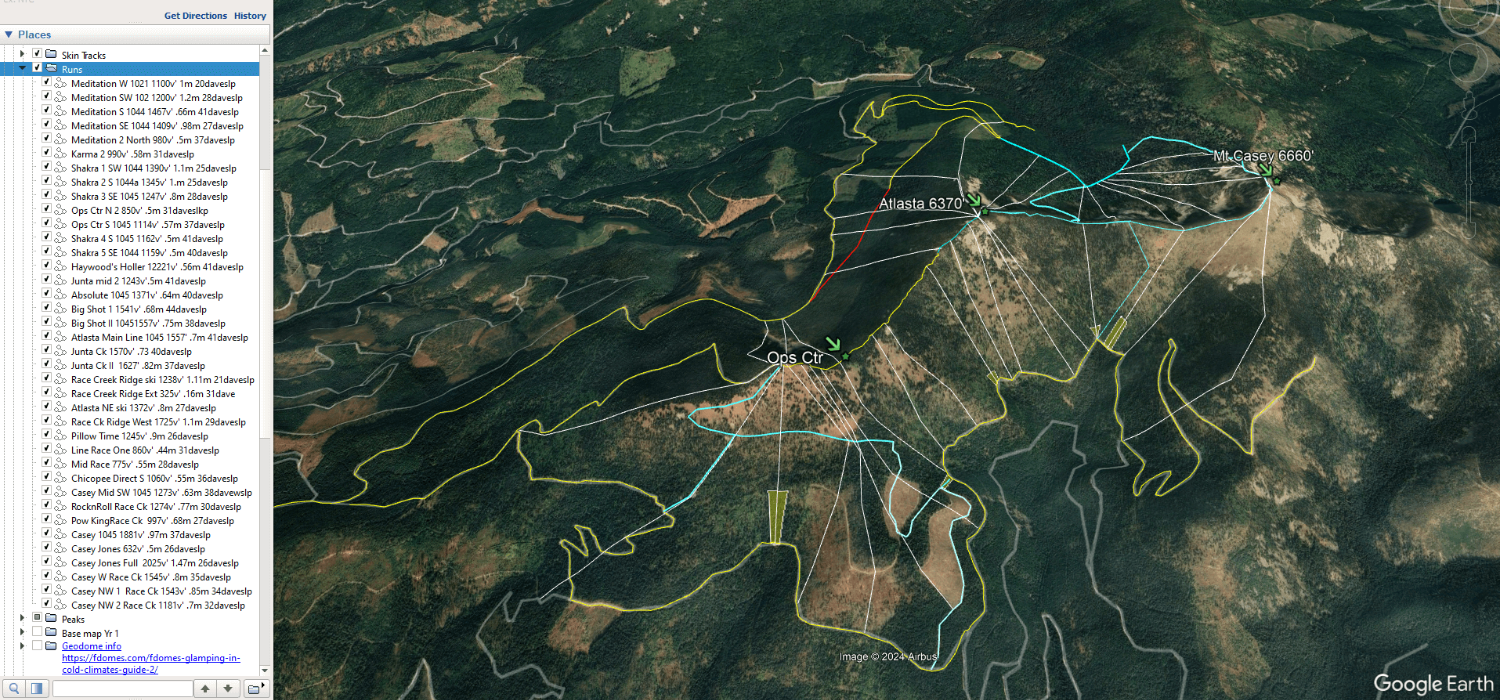Click the magnifying glass search button

coord(13,688)
